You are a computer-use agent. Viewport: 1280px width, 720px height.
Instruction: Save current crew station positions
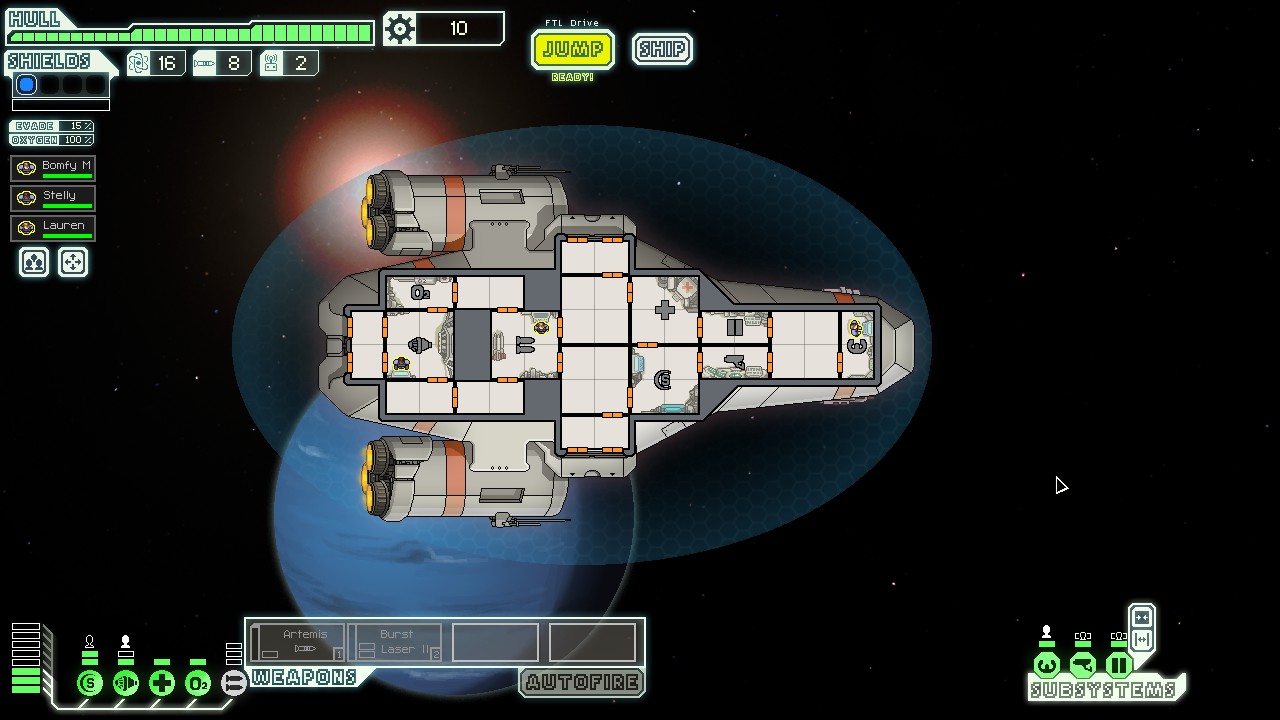[x=34, y=262]
